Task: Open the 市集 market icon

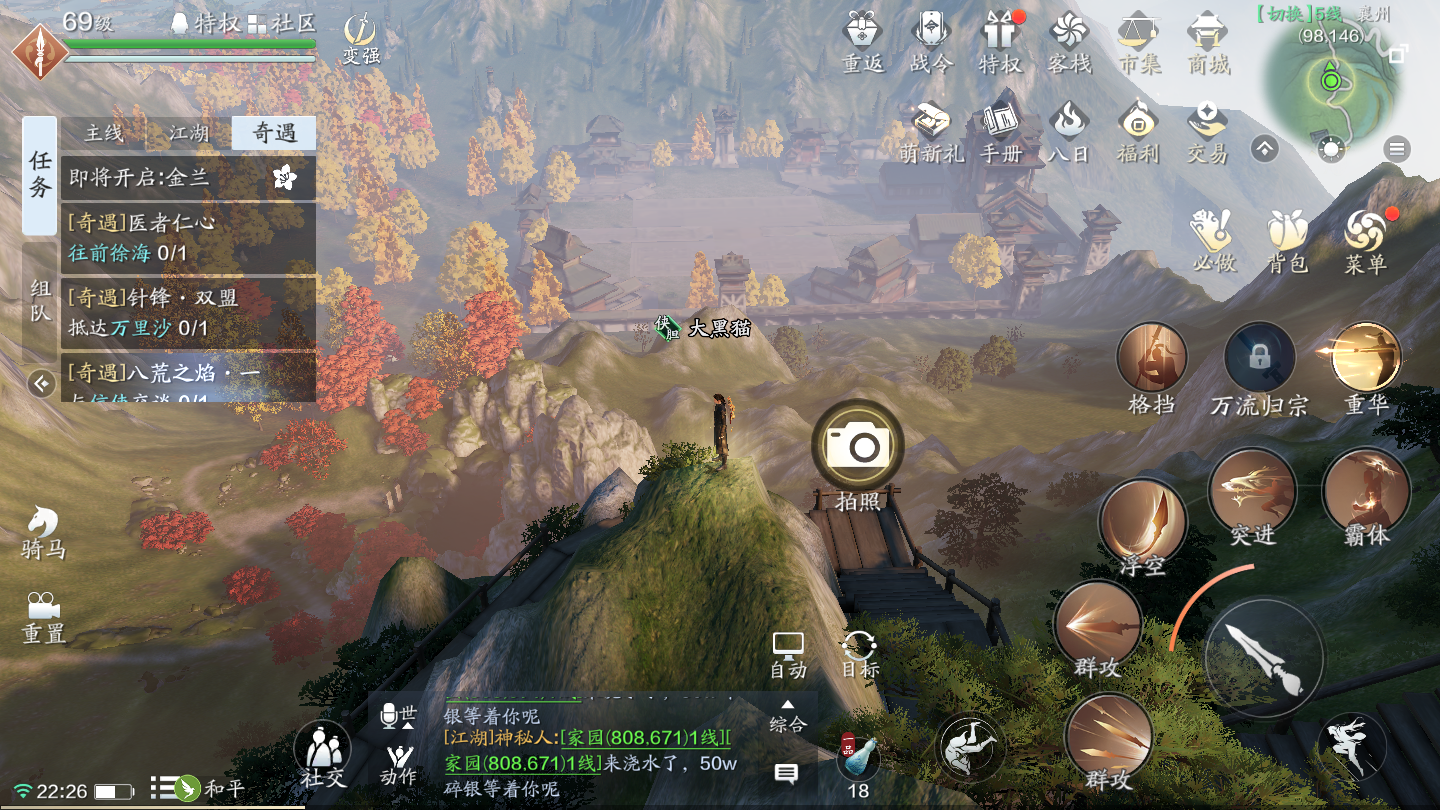Action: tap(1139, 42)
